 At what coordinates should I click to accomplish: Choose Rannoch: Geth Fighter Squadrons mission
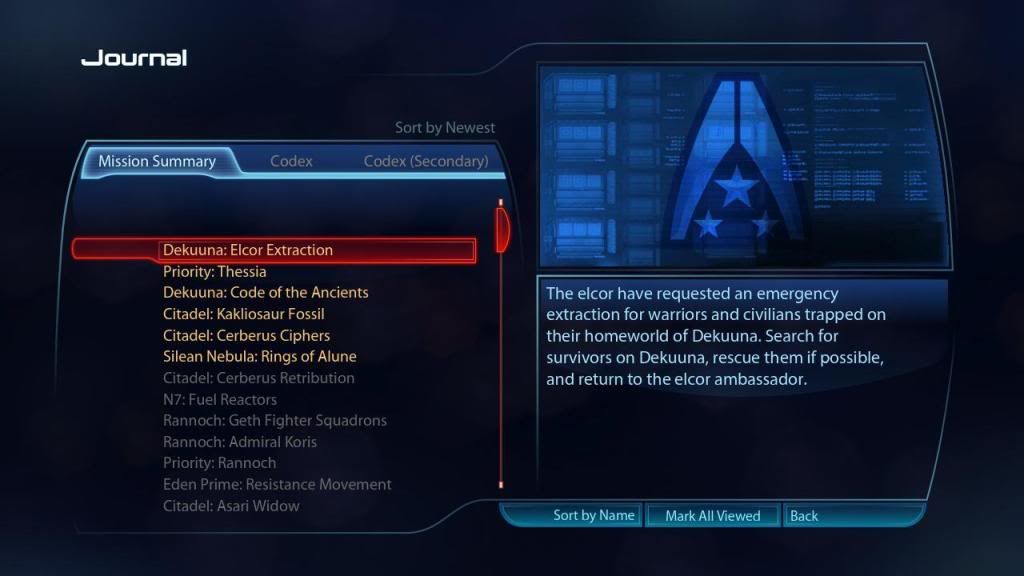(275, 420)
